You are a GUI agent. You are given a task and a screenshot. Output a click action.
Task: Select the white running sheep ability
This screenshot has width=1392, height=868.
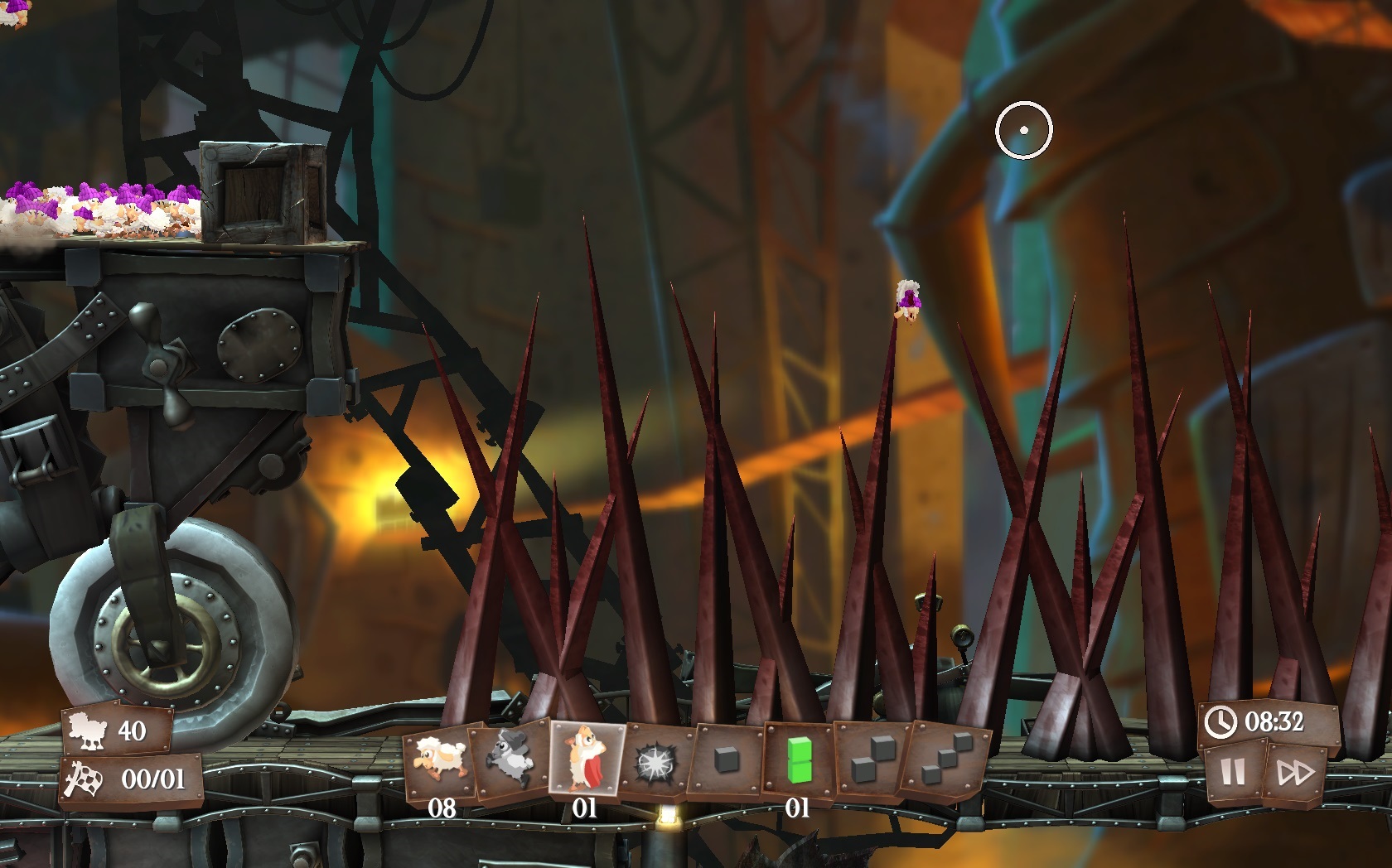(x=440, y=761)
